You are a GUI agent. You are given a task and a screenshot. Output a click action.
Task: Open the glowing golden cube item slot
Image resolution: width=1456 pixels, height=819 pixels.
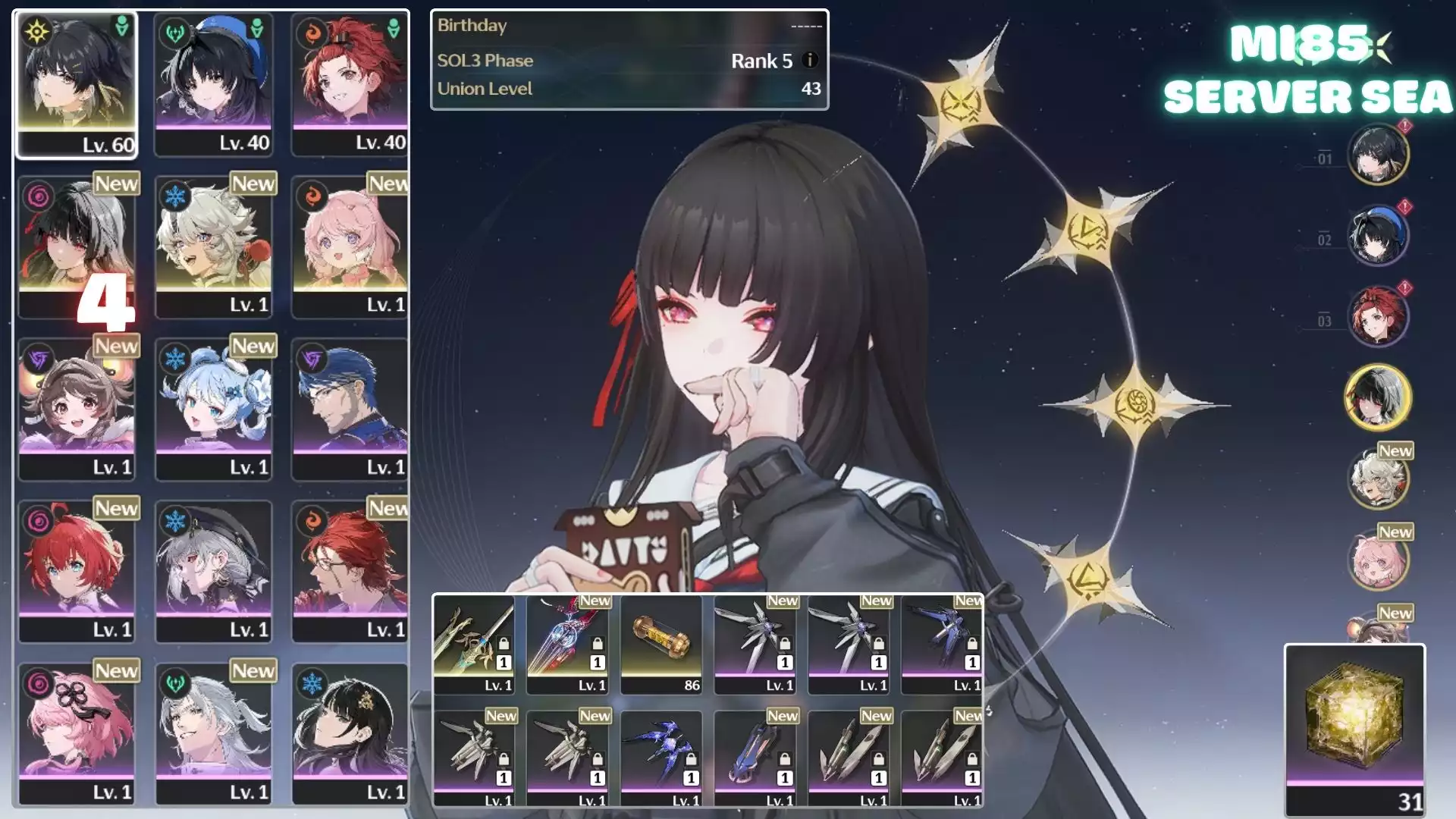tap(1354, 728)
